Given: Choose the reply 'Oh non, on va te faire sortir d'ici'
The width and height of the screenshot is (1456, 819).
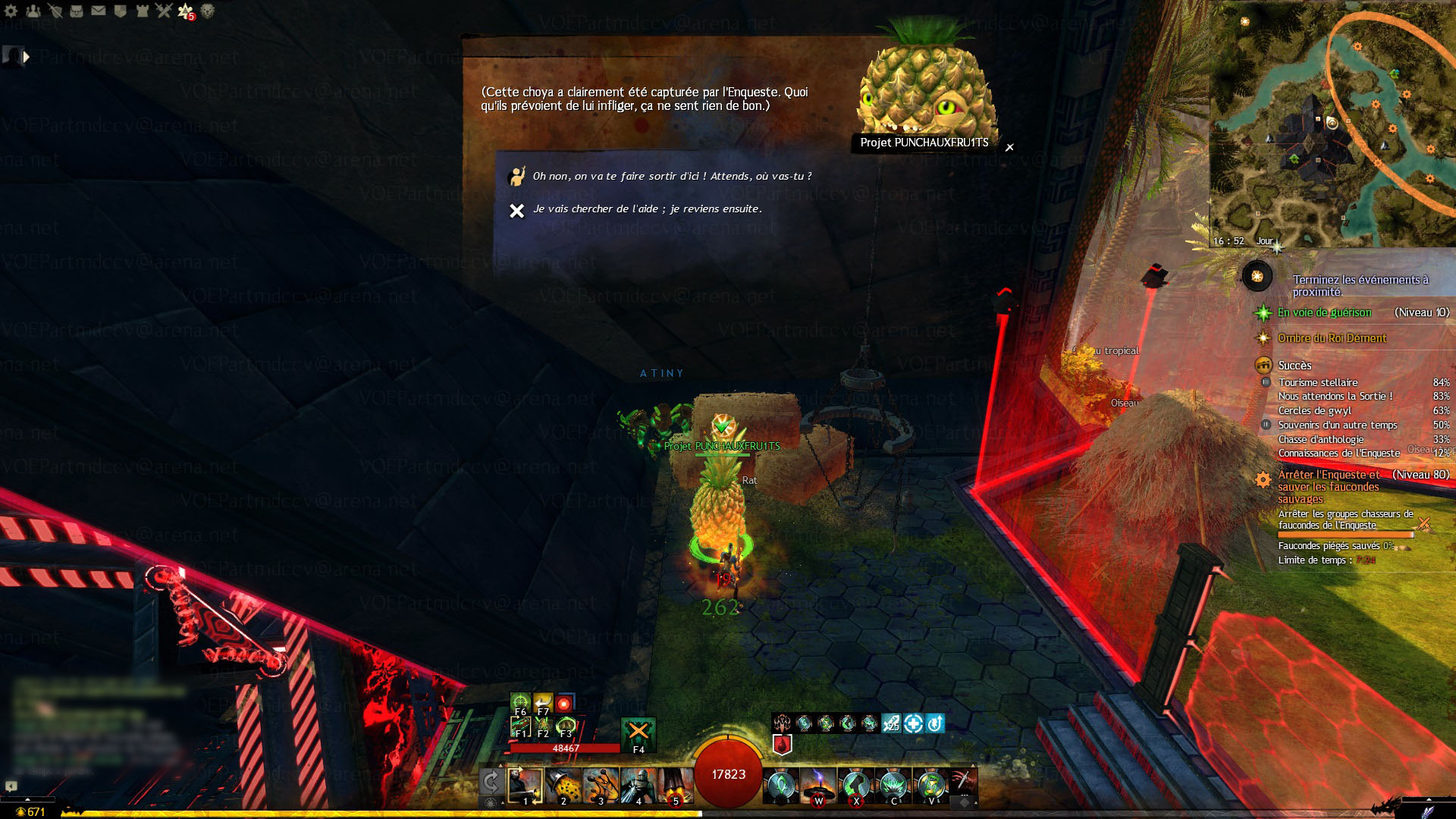Looking at the screenshot, I should point(671,176).
